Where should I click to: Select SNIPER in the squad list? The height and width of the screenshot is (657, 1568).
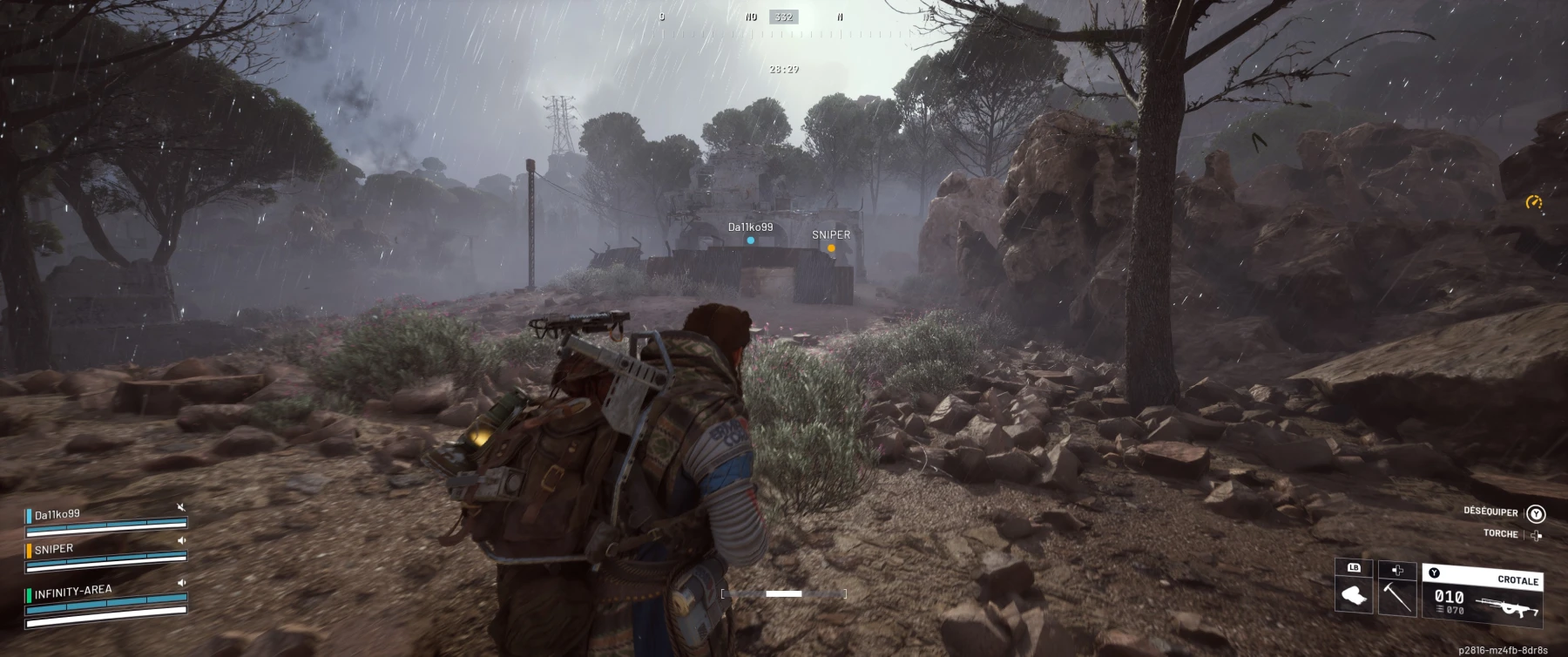(x=54, y=549)
